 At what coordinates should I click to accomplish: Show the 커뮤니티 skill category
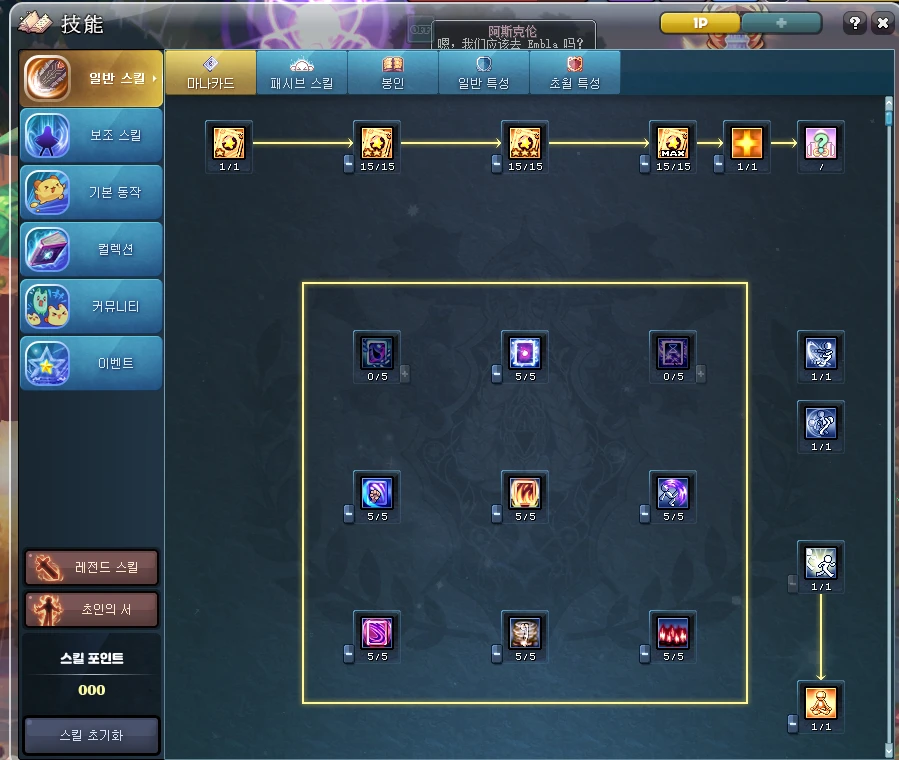(x=92, y=307)
